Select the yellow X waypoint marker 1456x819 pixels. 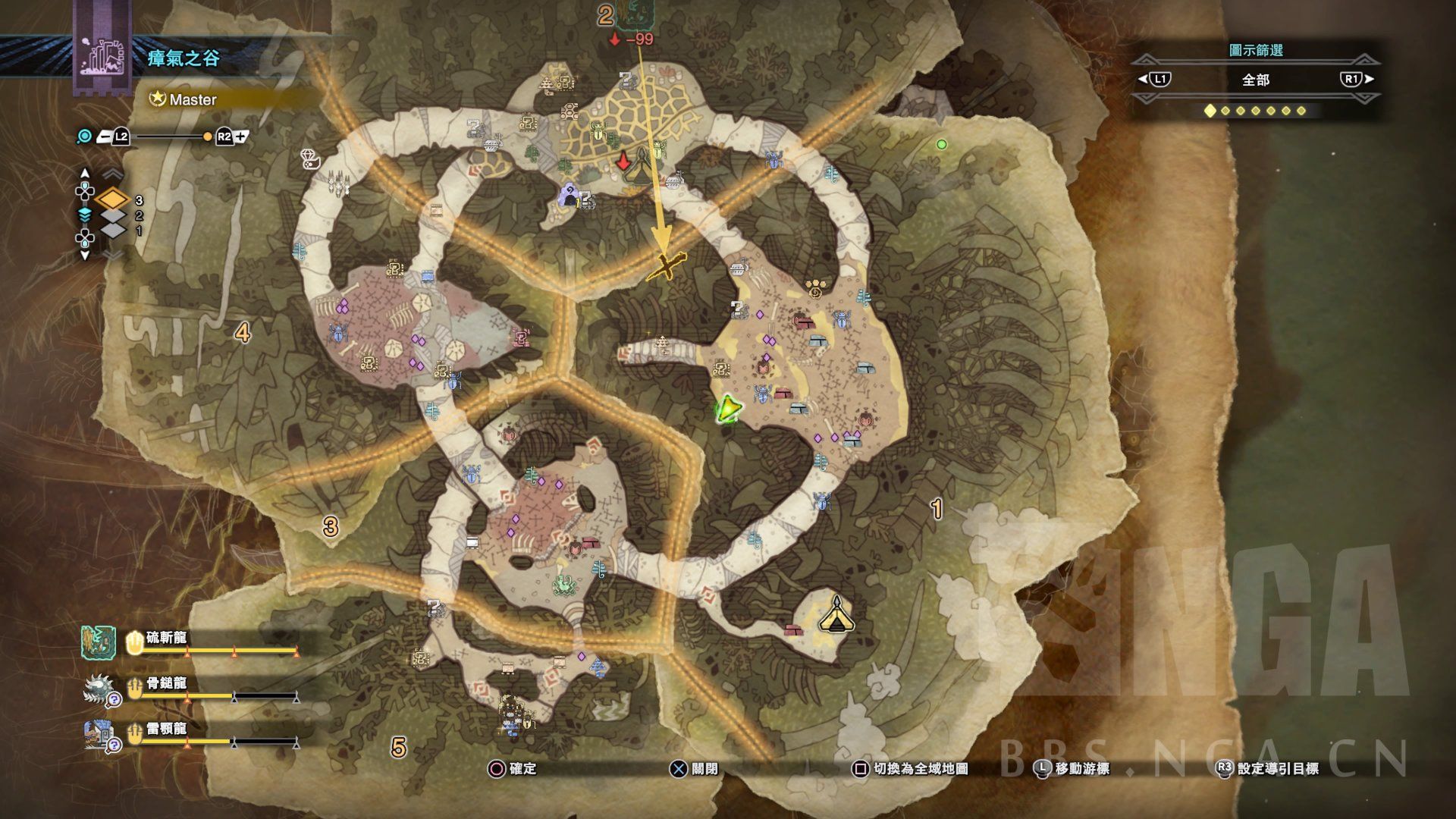click(x=665, y=266)
